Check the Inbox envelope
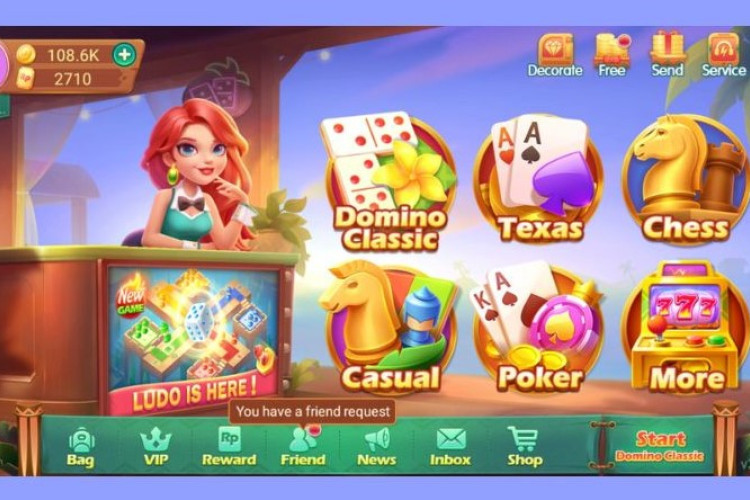The height and width of the screenshot is (500, 750). pyautogui.click(x=450, y=445)
